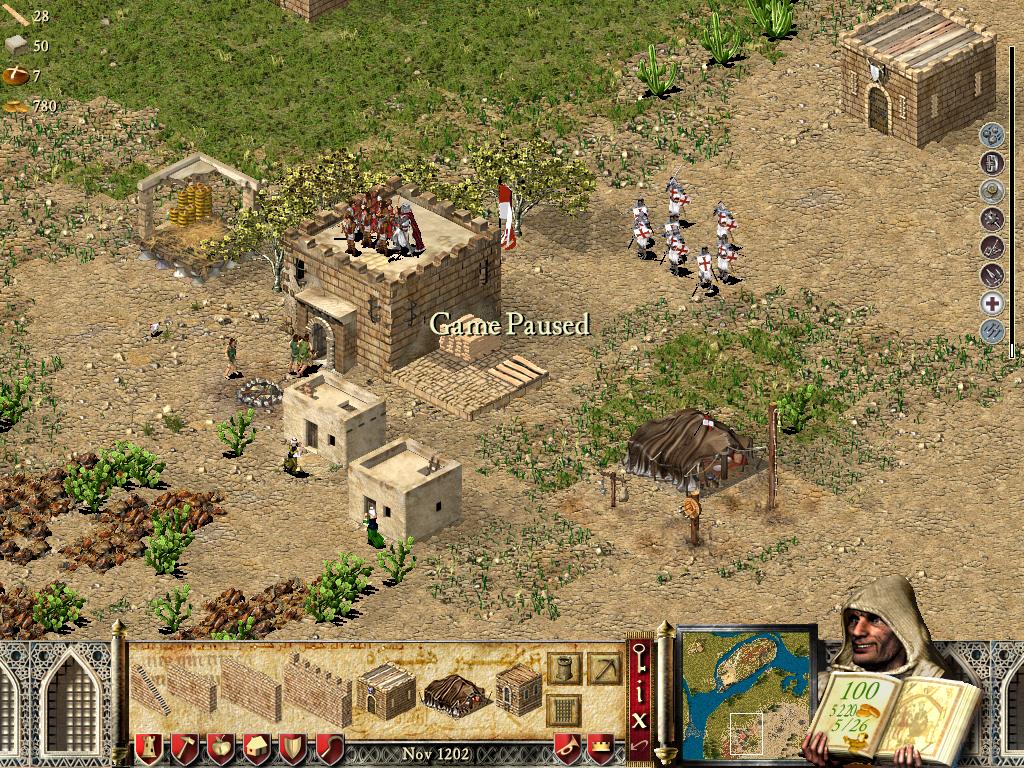Click the minimap to move the view
The height and width of the screenshot is (768, 1024).
click(x=747, y=692)
